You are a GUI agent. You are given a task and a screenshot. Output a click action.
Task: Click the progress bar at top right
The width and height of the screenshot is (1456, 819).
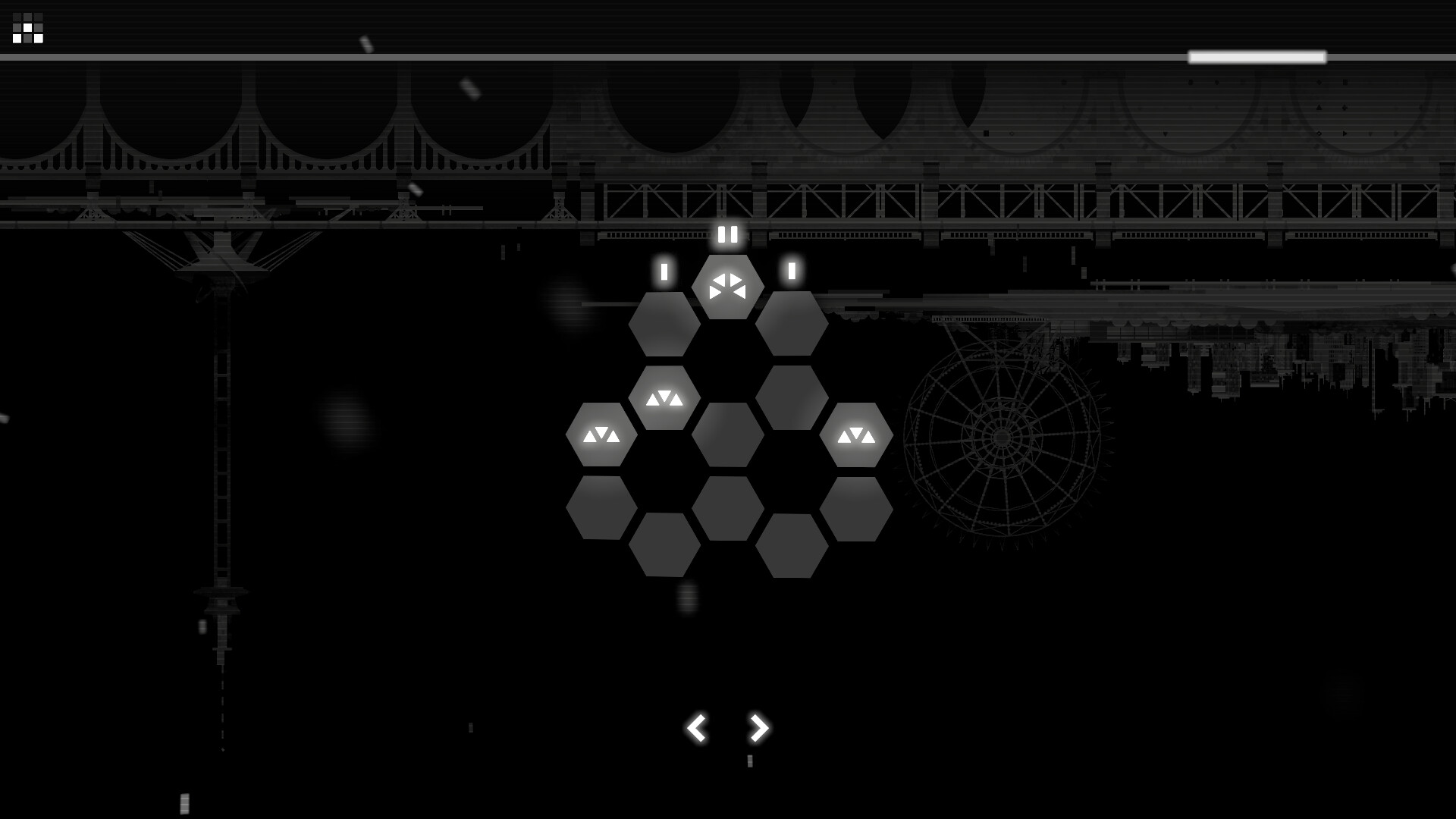click(1257, 56)
